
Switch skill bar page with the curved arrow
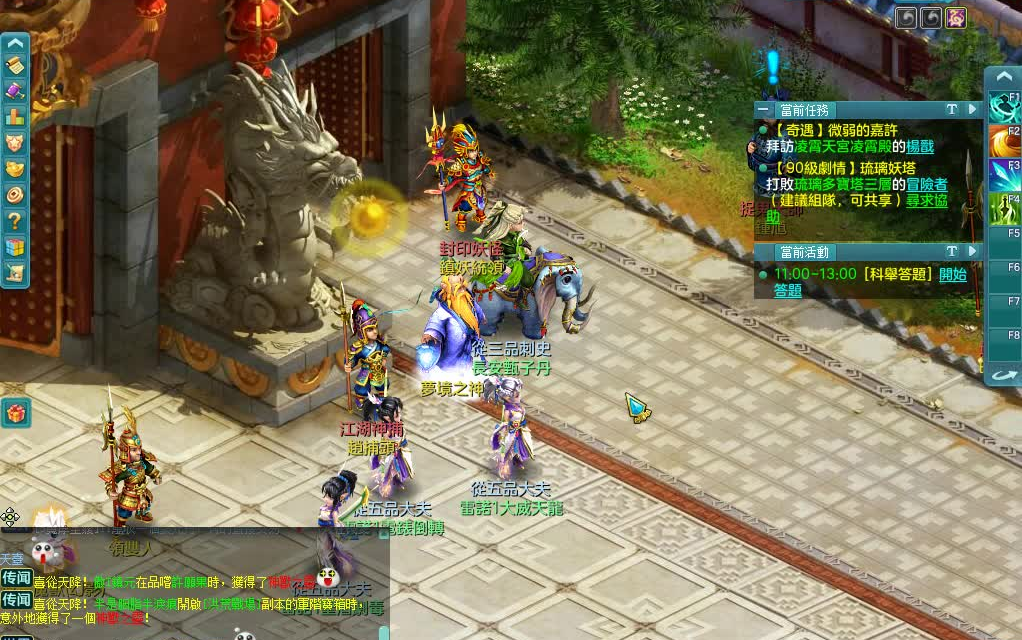click(1004, 375)
